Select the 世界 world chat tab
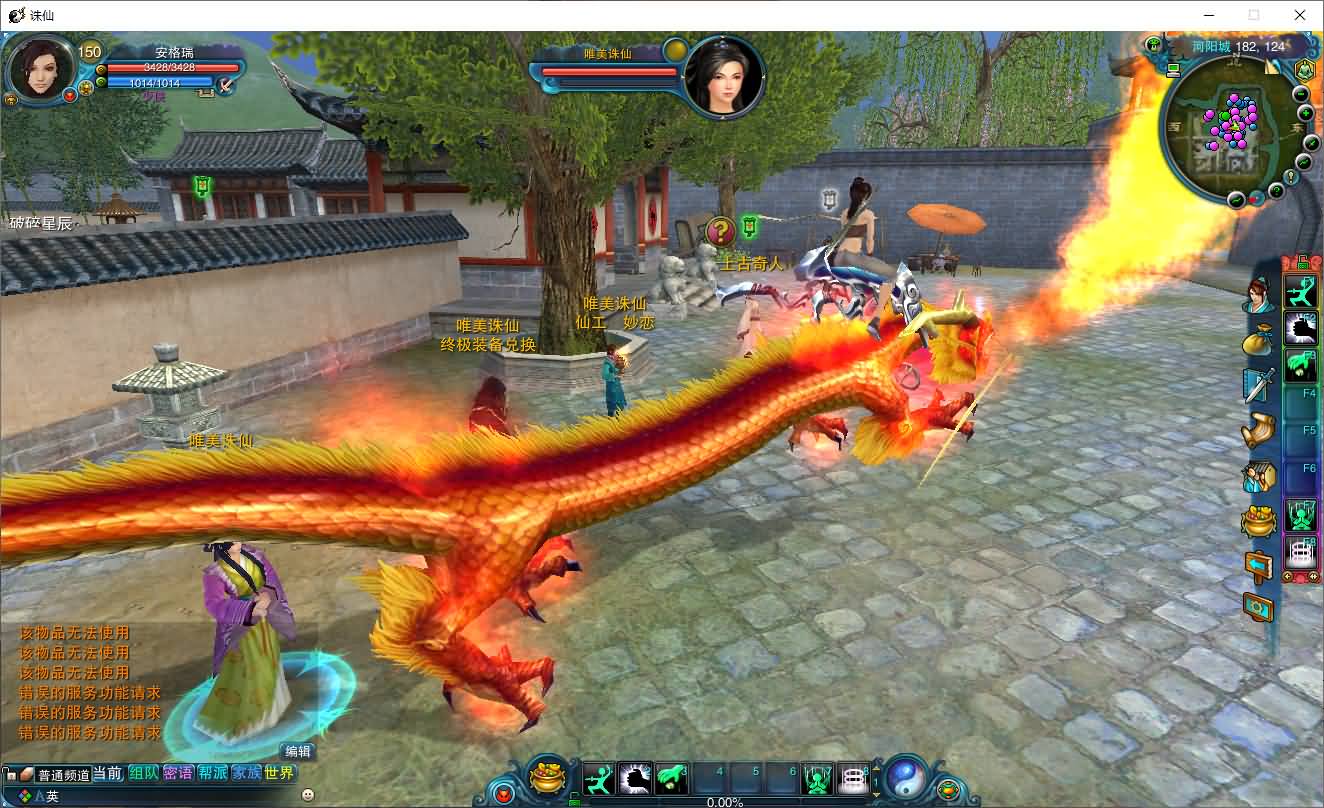The width and height of the screenshot is (1324, 808). (280, 773)
